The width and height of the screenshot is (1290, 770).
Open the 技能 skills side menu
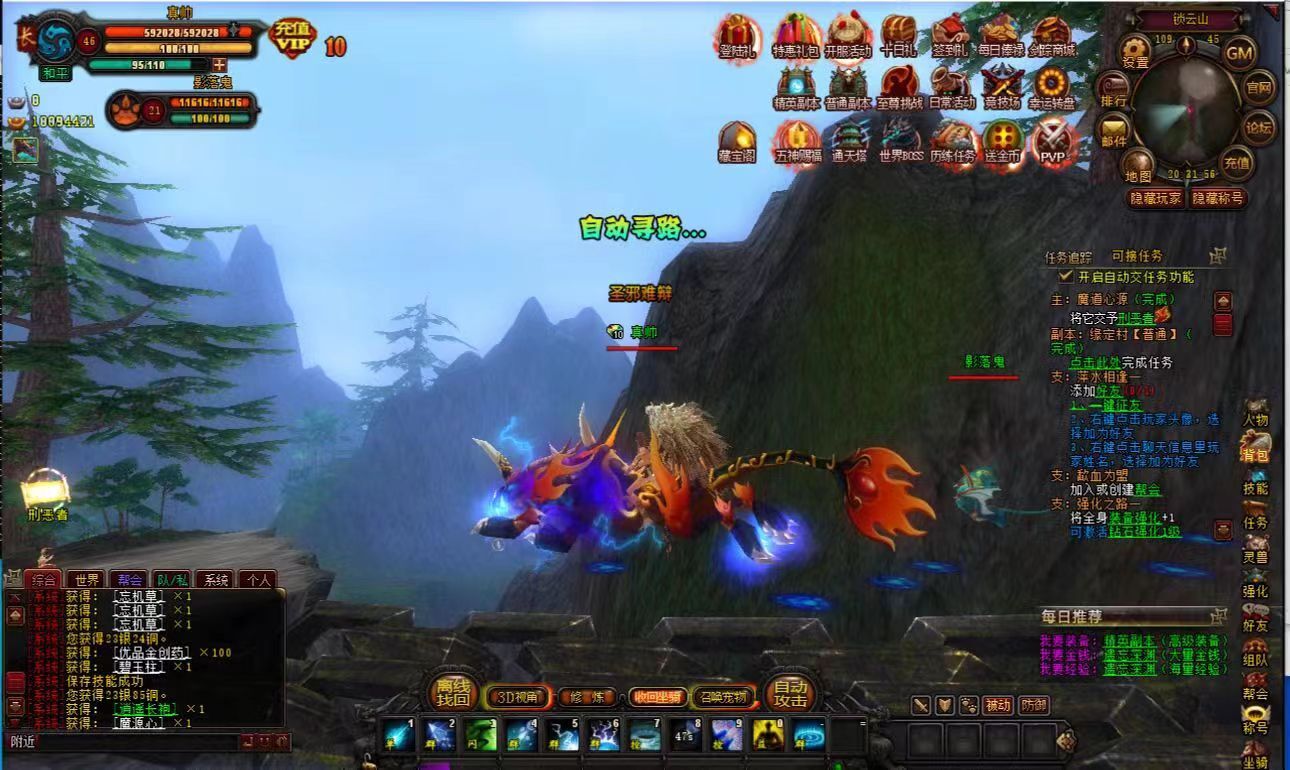[1255, 481]
